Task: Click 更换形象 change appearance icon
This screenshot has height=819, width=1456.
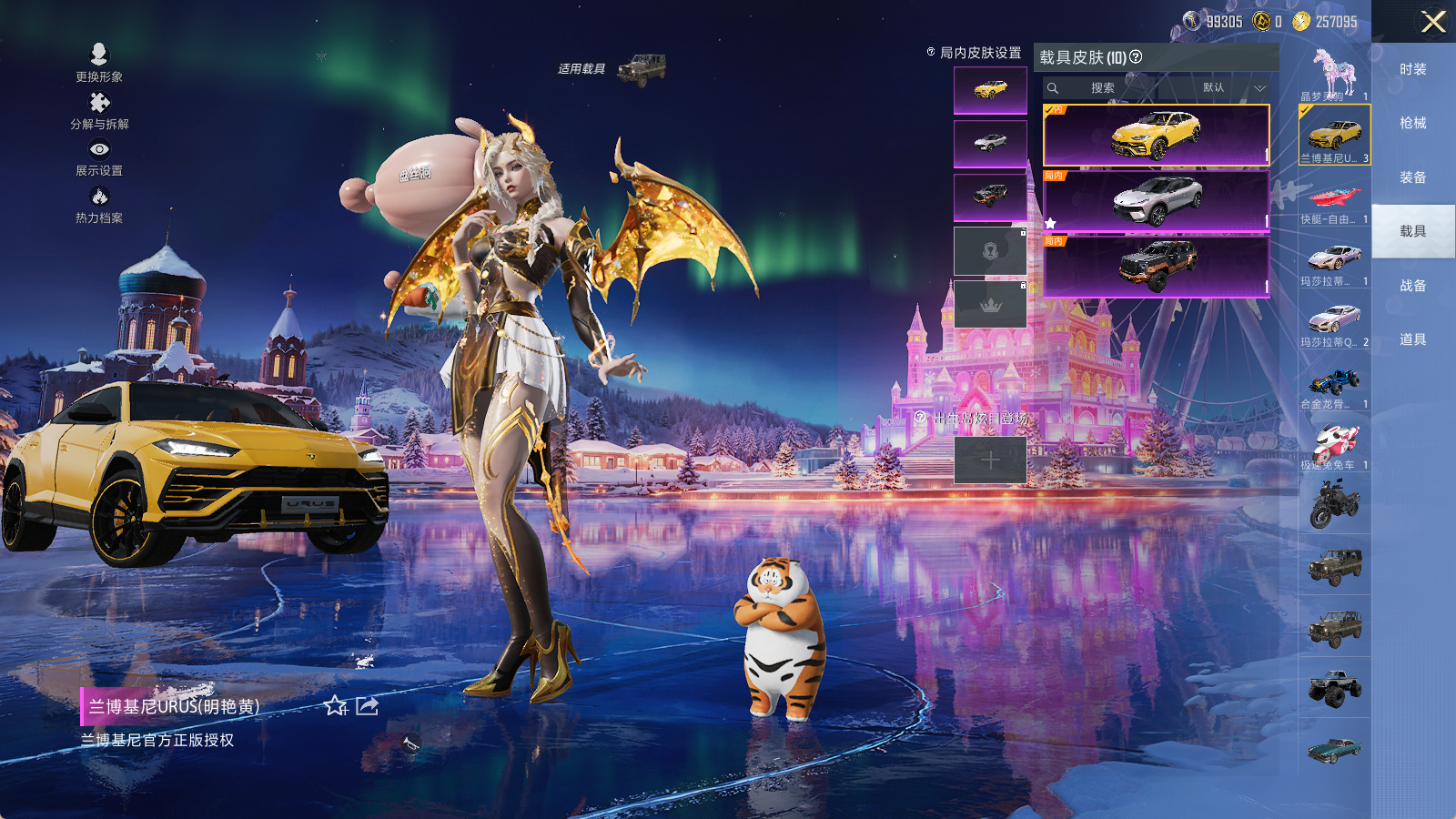Action: (x=99, y=62)
